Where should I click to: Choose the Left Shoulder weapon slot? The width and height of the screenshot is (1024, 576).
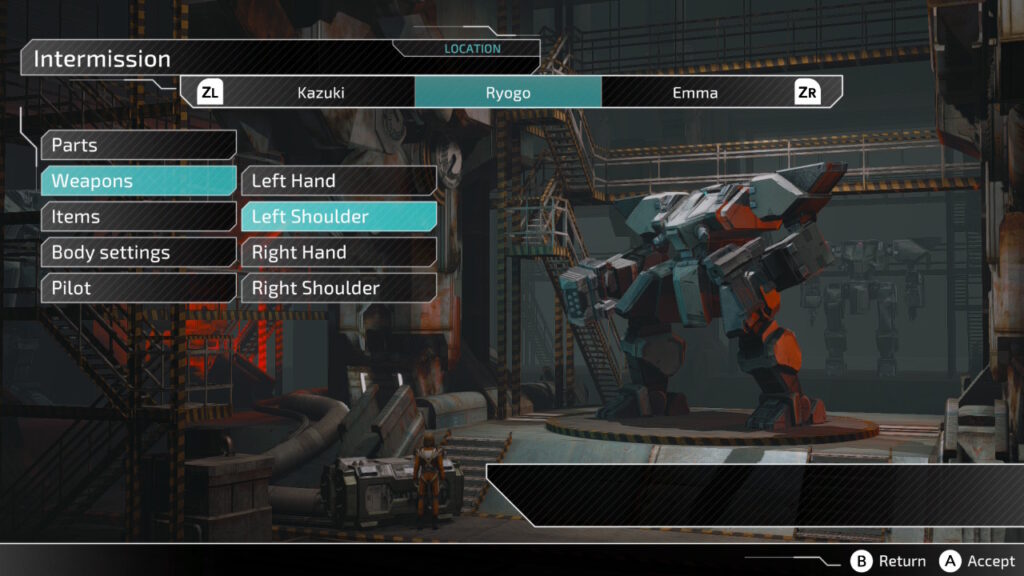tap(338, 217)
